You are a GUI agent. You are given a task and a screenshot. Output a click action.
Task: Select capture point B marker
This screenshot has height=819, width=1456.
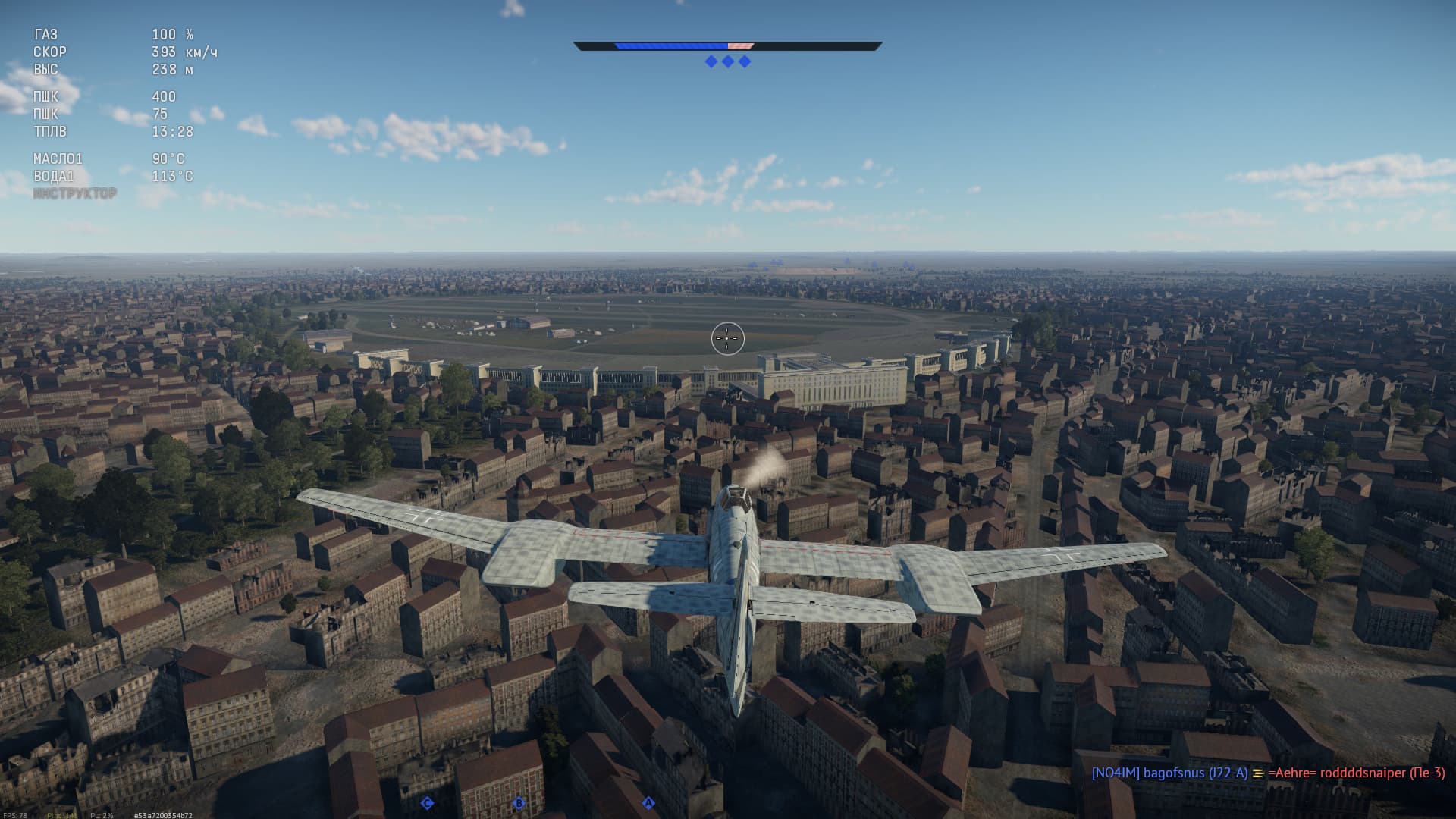pyautogui.click(x=519, y=803)
